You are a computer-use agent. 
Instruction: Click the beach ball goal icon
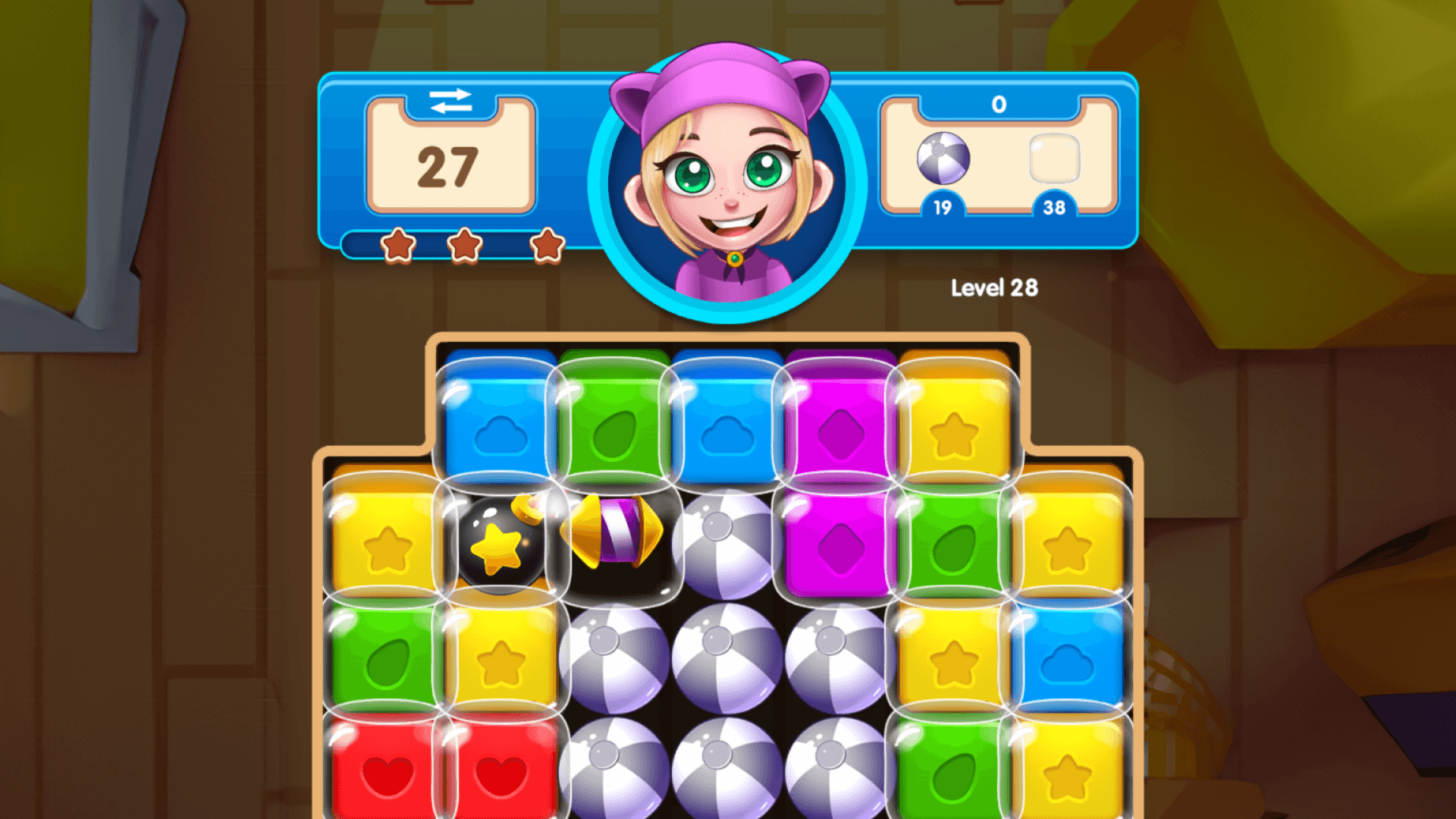coord(943,159)
